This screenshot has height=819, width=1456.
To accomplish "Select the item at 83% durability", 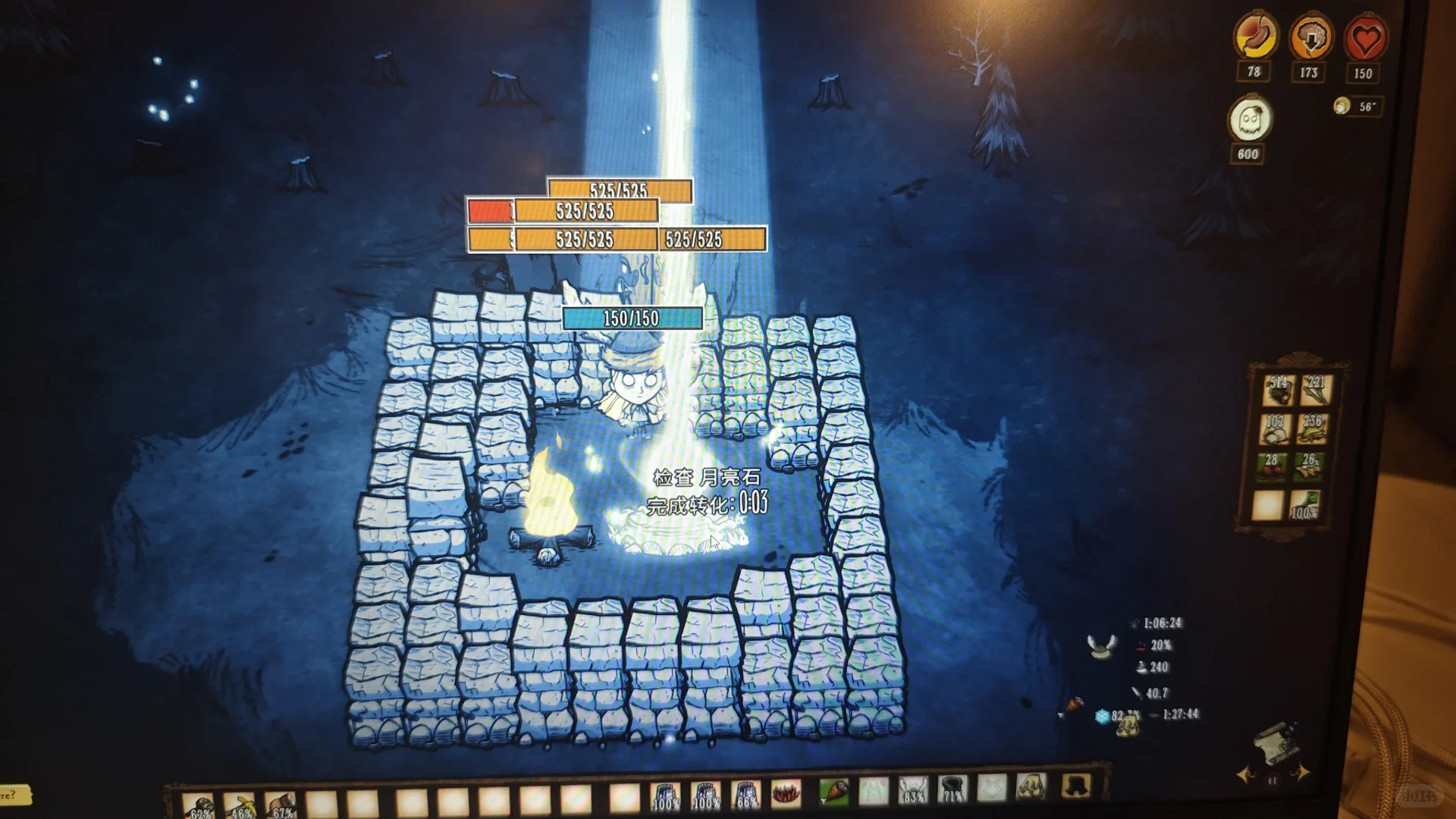I will [x=912, y=791].
